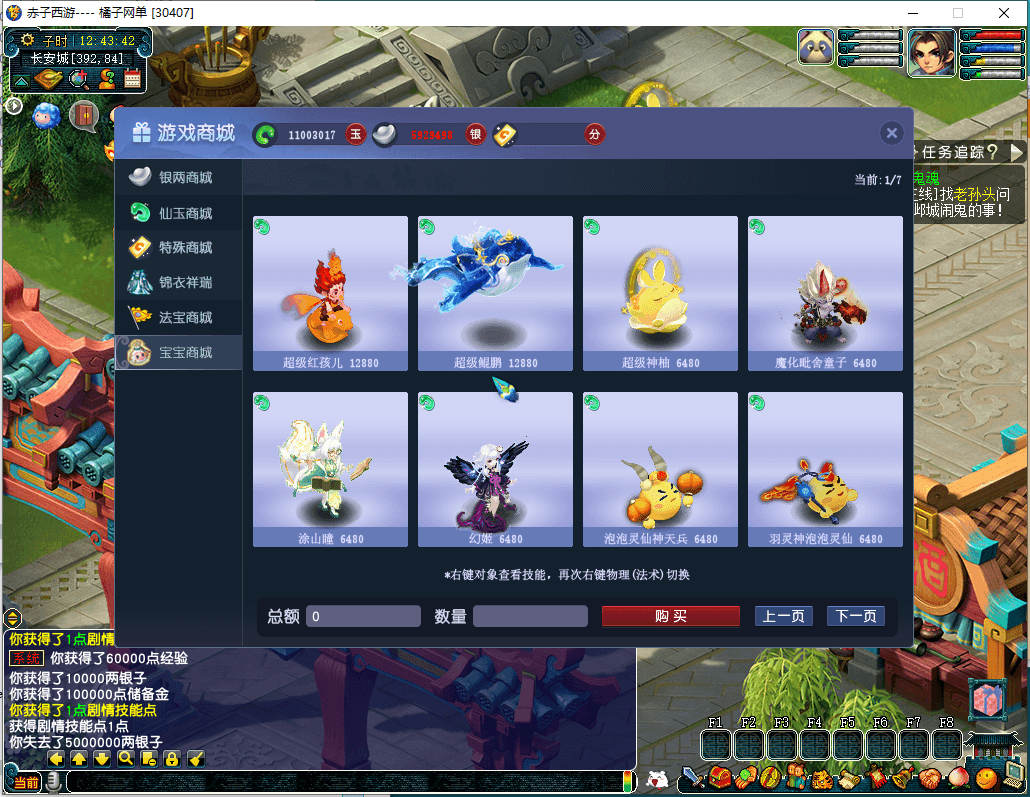
Task: Advance to the next page with 下一页
Action: (855, 616)
